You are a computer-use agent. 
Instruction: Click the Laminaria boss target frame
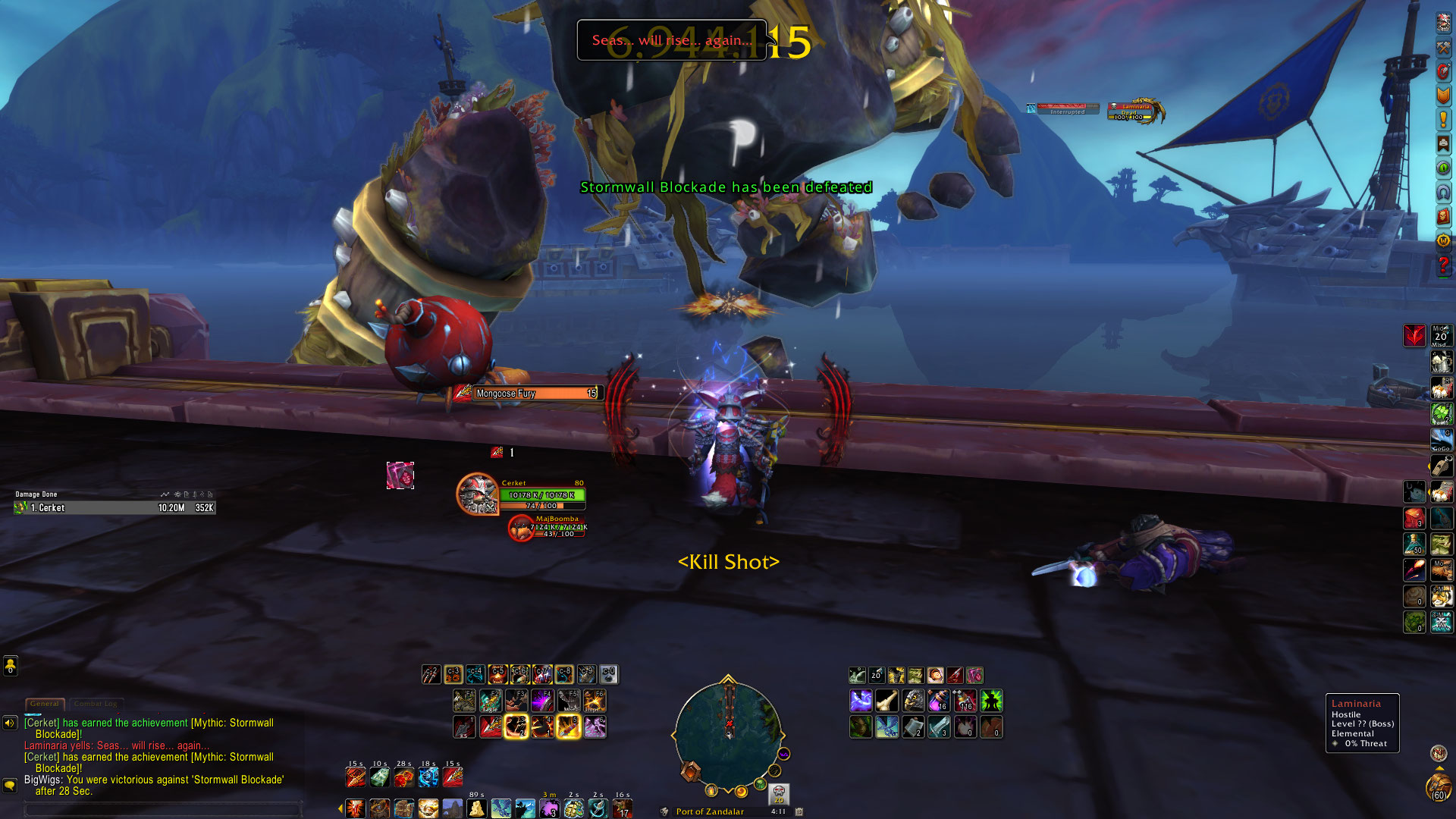point(1134,111)
